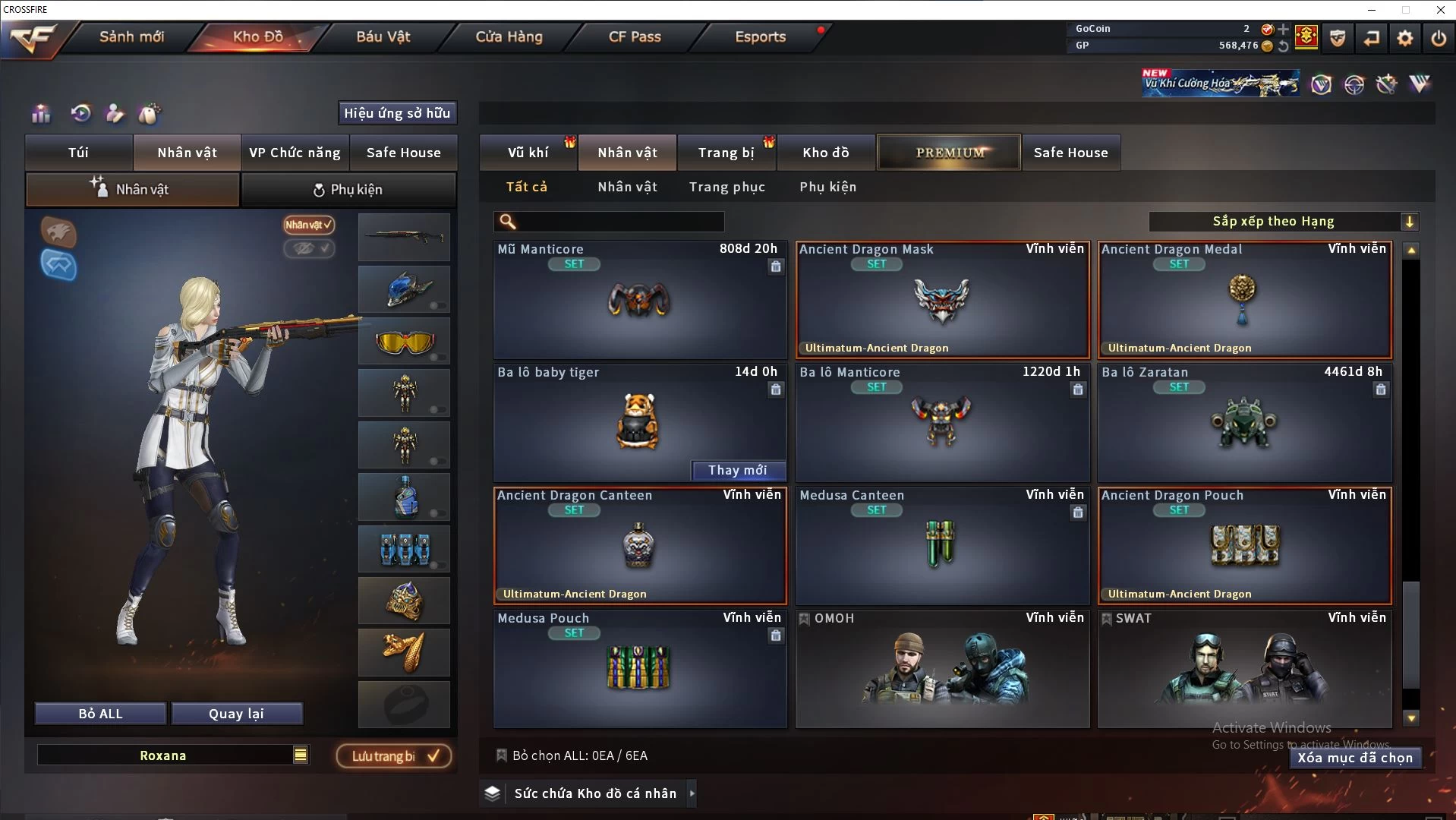
Task: Open the Sảnh mới lobby menu
Action: click(x=131, y=36)
